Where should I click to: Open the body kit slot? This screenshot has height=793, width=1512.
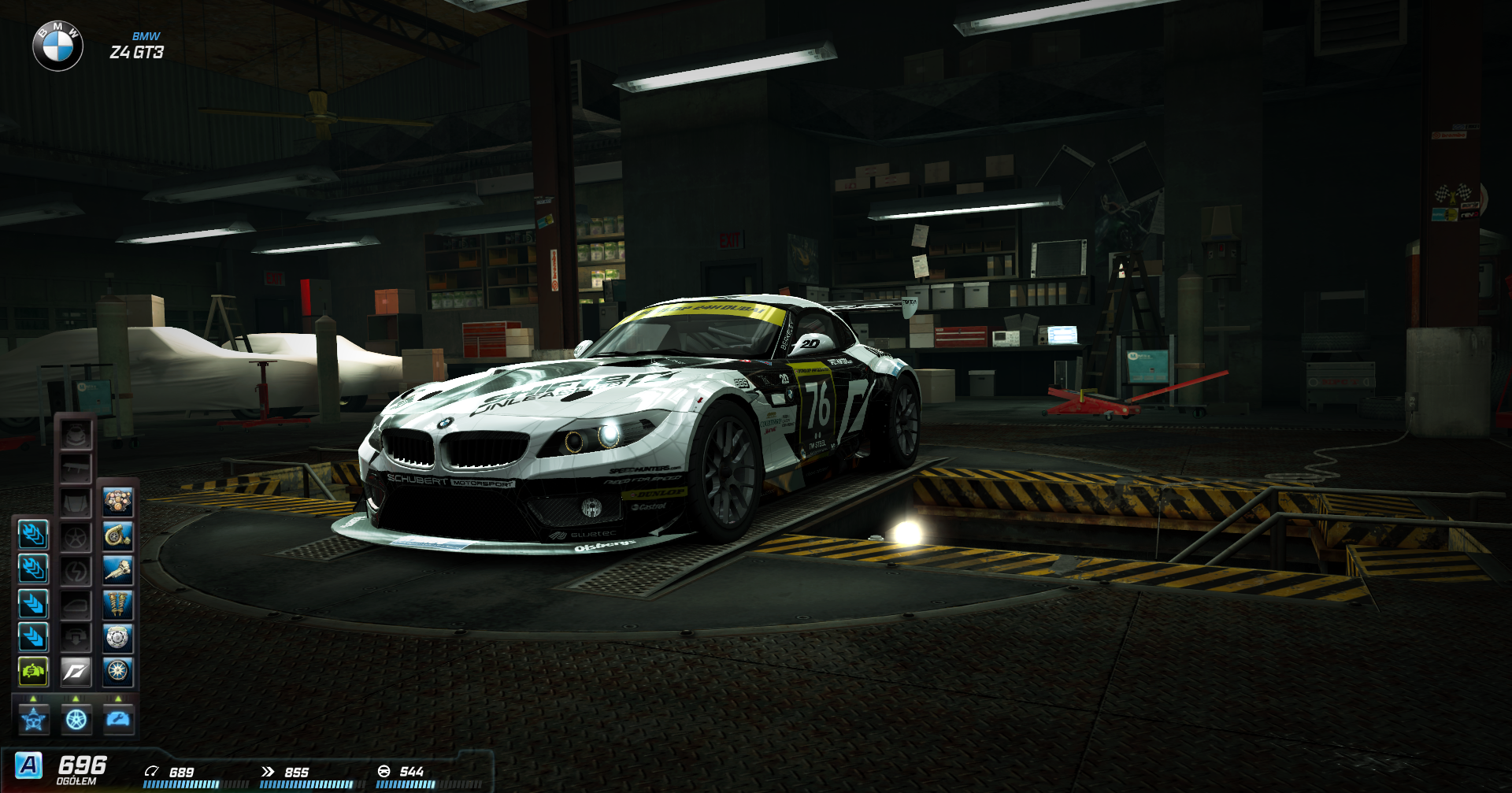click(x=76, y=435)
